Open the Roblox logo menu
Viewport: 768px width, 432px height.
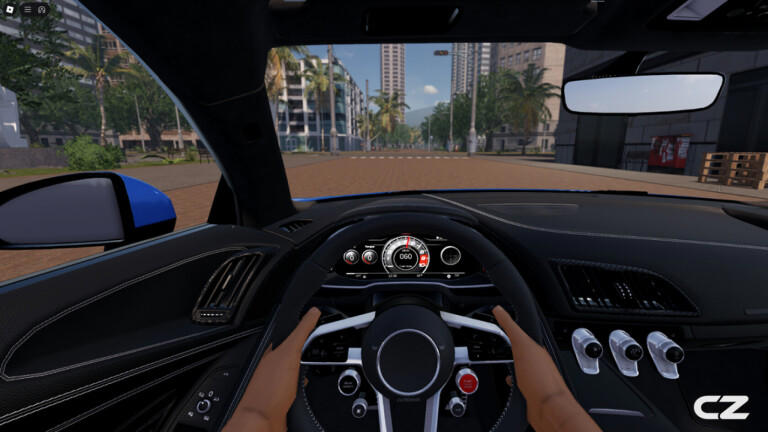pos(10,9)
